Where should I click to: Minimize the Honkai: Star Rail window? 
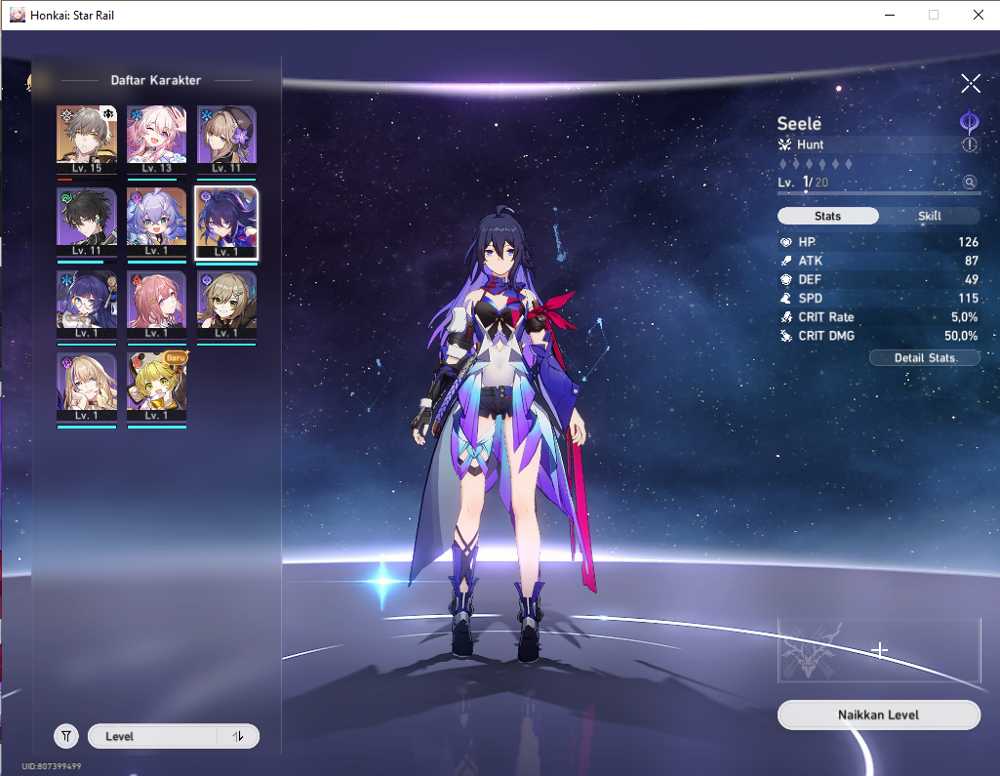tap(889, 15)
